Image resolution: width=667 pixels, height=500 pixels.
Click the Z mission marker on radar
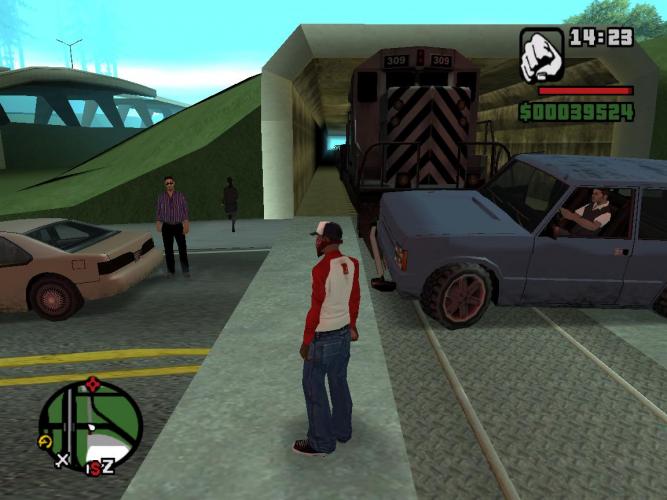108,466
